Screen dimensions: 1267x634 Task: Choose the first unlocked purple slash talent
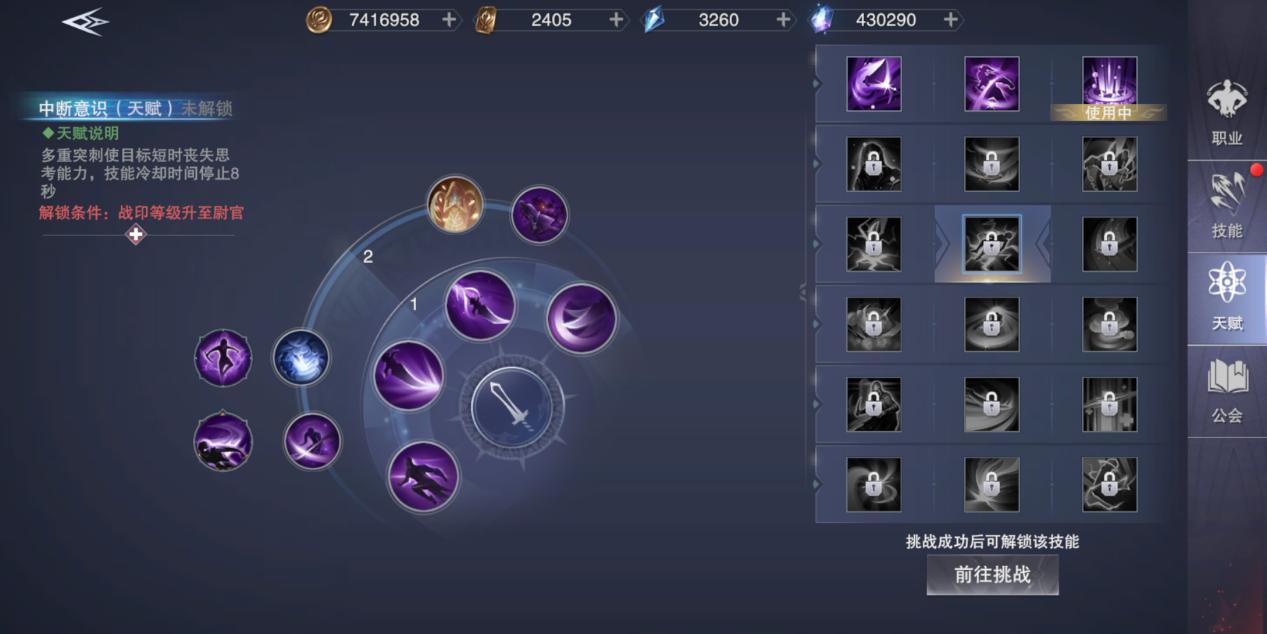click(x=873, y=84)
